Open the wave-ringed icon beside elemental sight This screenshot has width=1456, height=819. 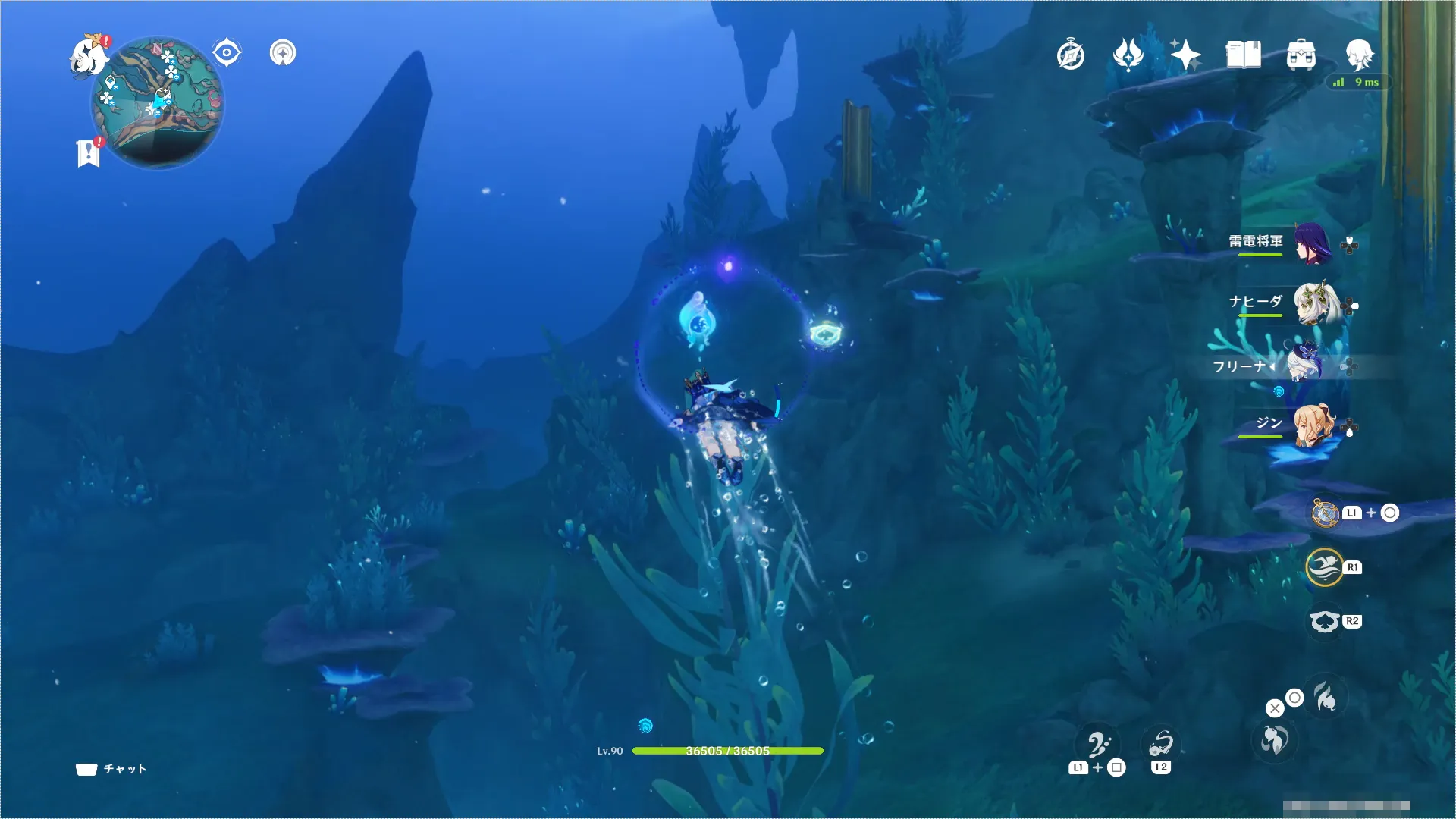click(283, 53)
